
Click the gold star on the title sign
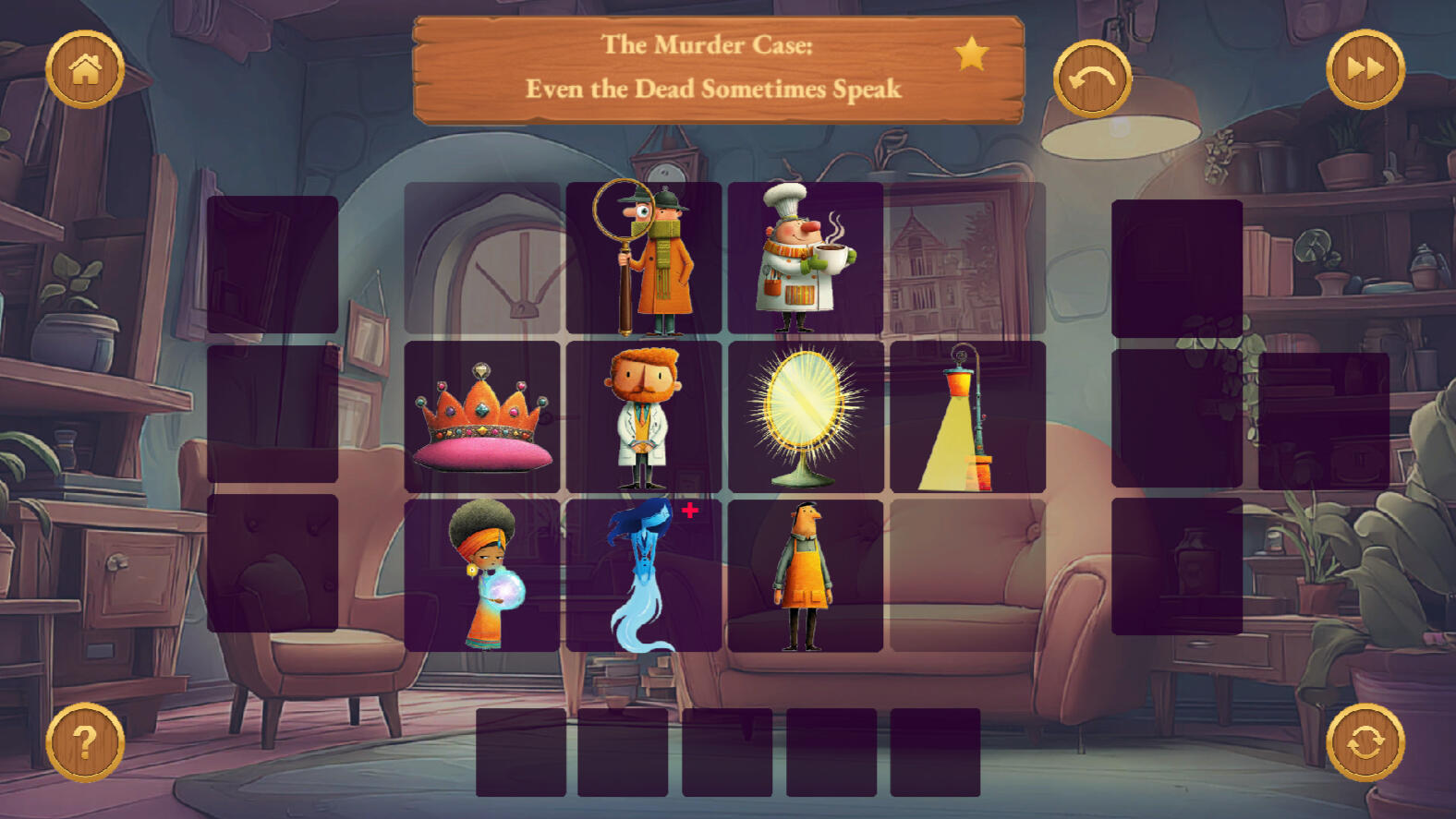tap(971, 54)
